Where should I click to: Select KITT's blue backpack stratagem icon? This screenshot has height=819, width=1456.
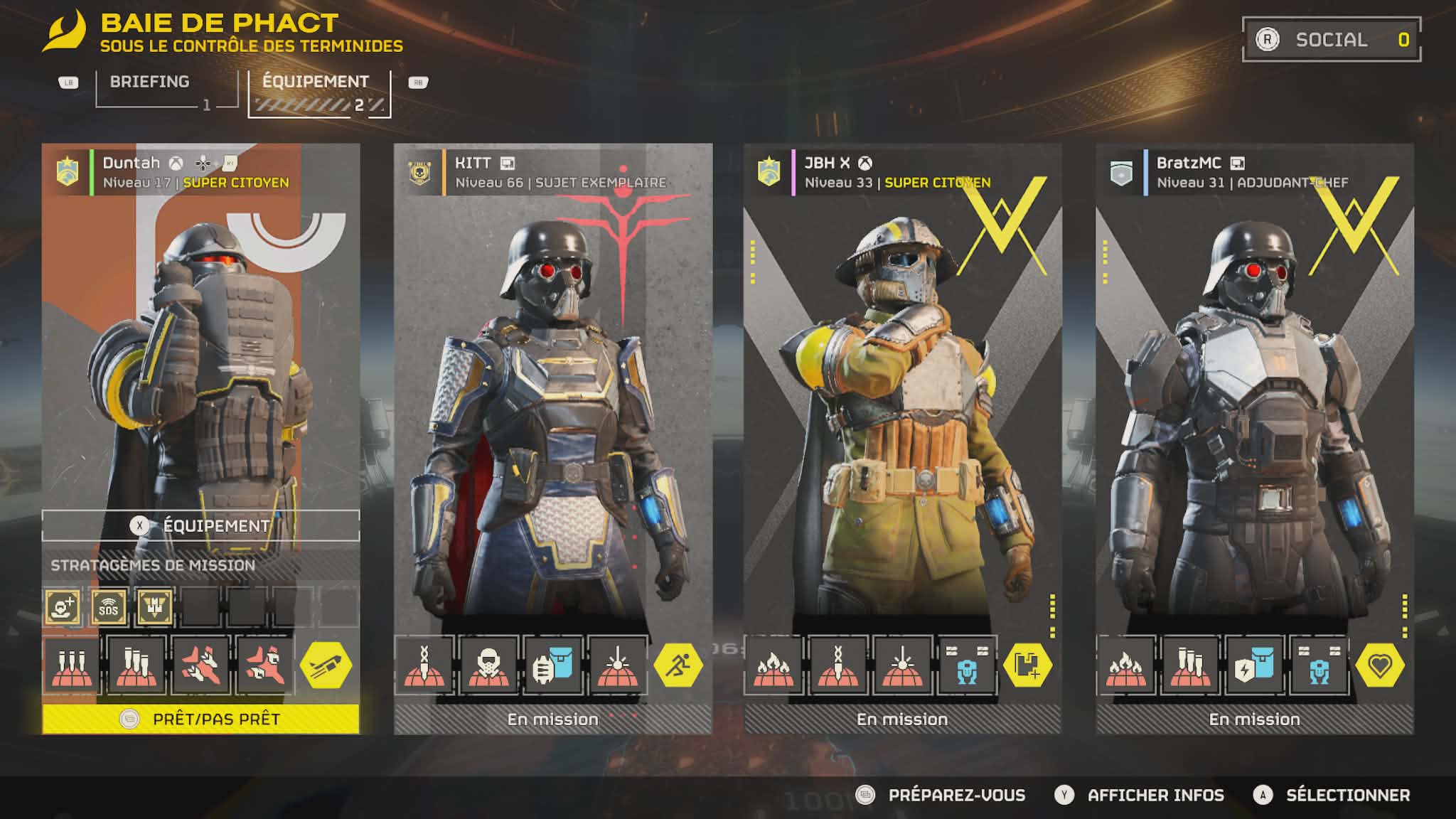coord(552,665)
